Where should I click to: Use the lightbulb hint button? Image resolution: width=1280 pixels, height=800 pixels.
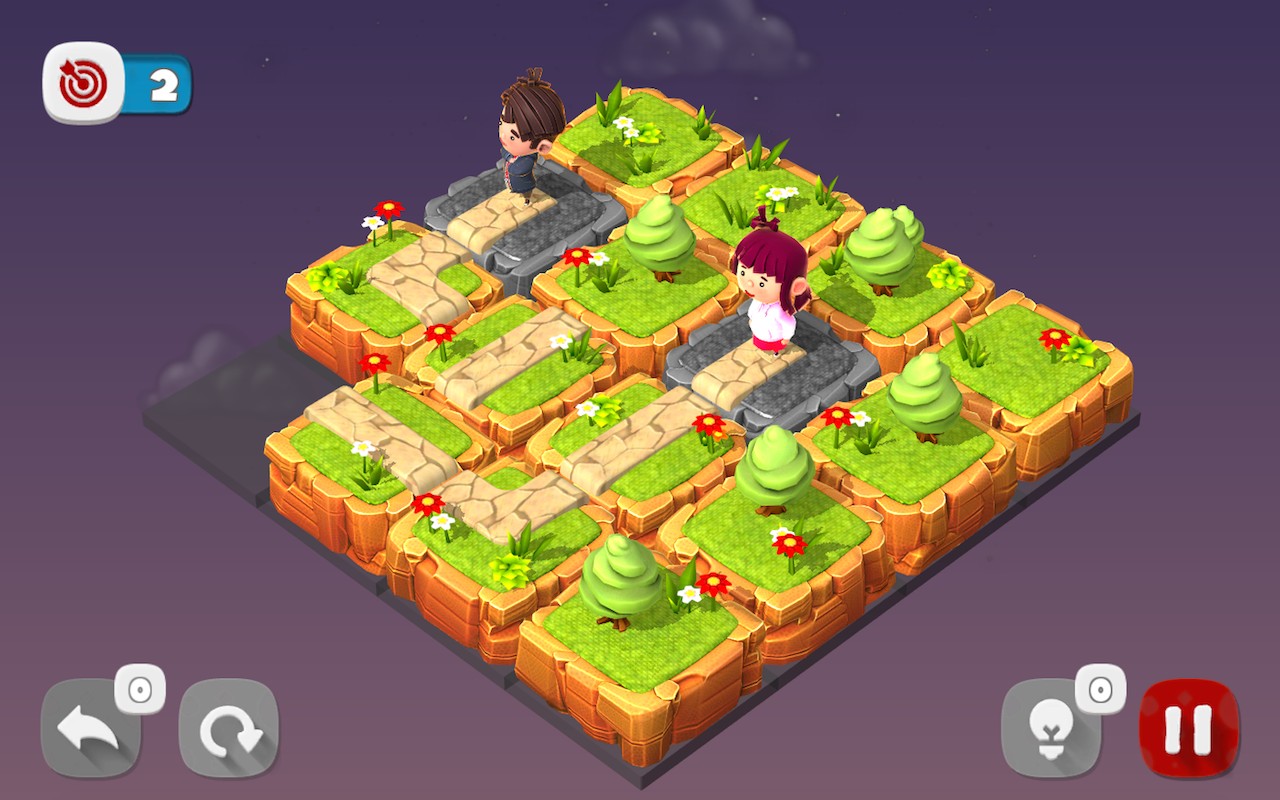[x=1050, y=729]
